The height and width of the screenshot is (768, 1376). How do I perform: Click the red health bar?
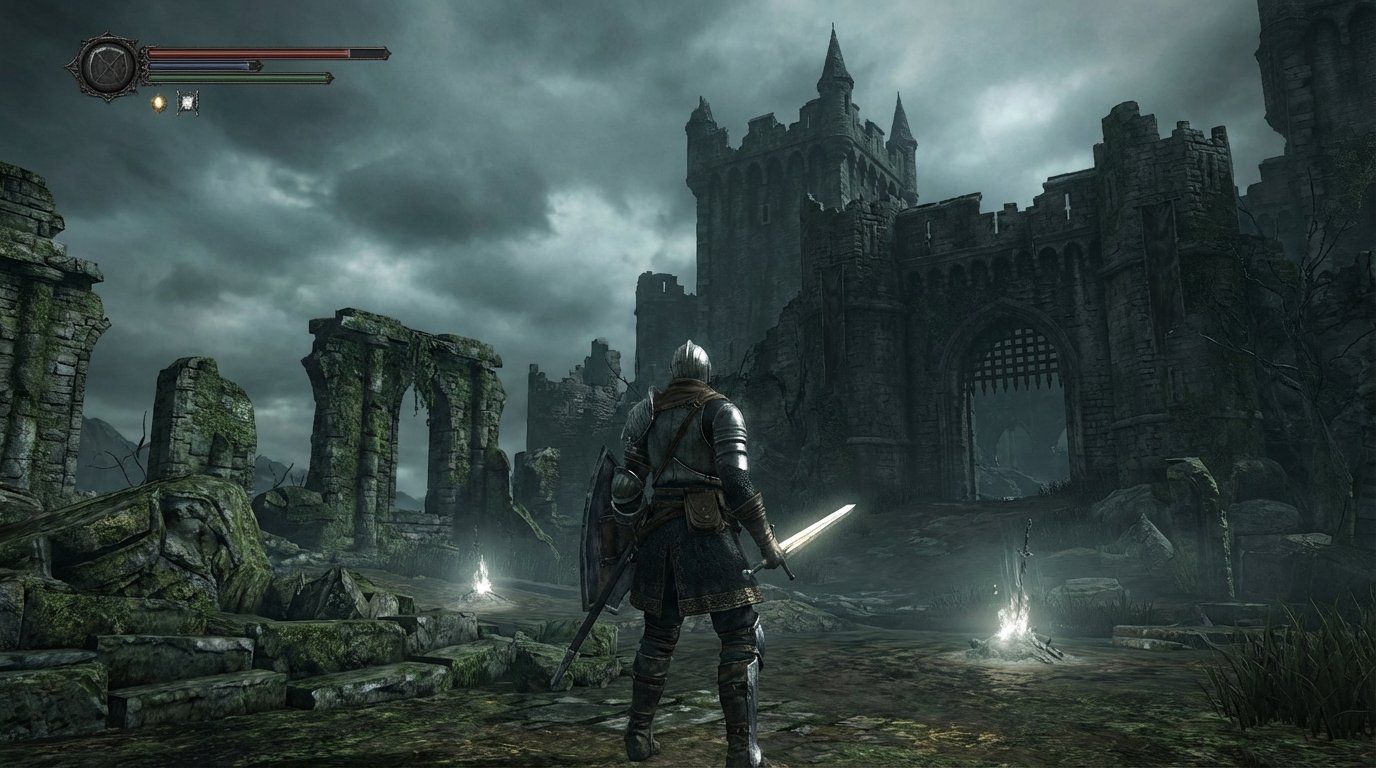coord(250,52)
